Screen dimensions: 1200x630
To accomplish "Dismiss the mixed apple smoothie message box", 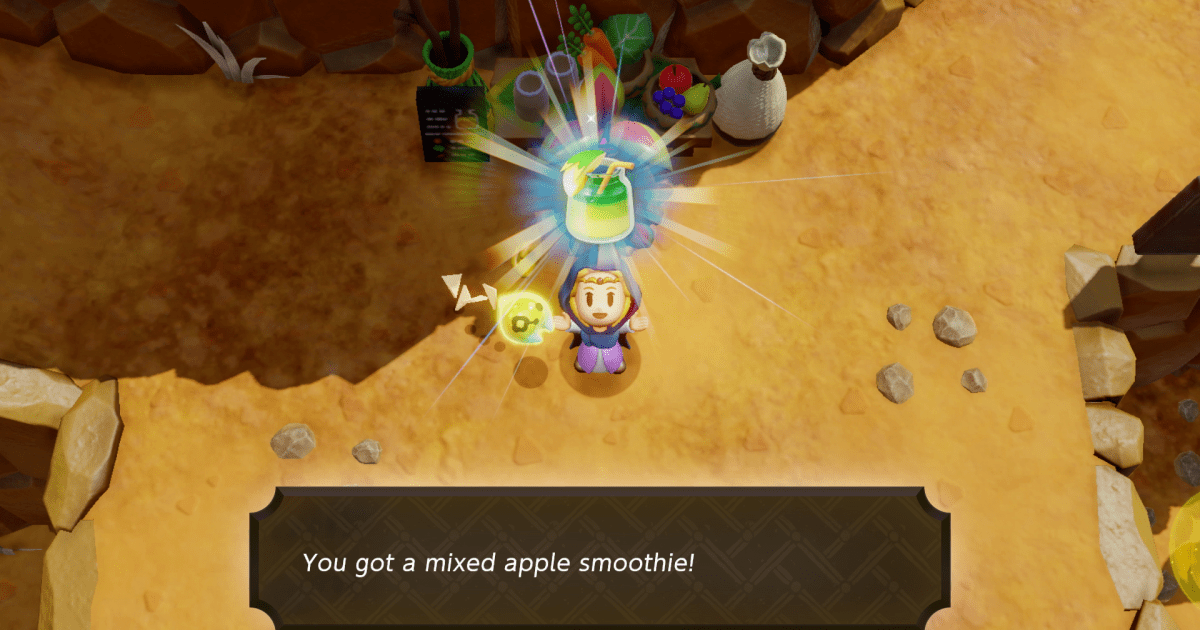I will pos(599,560).
